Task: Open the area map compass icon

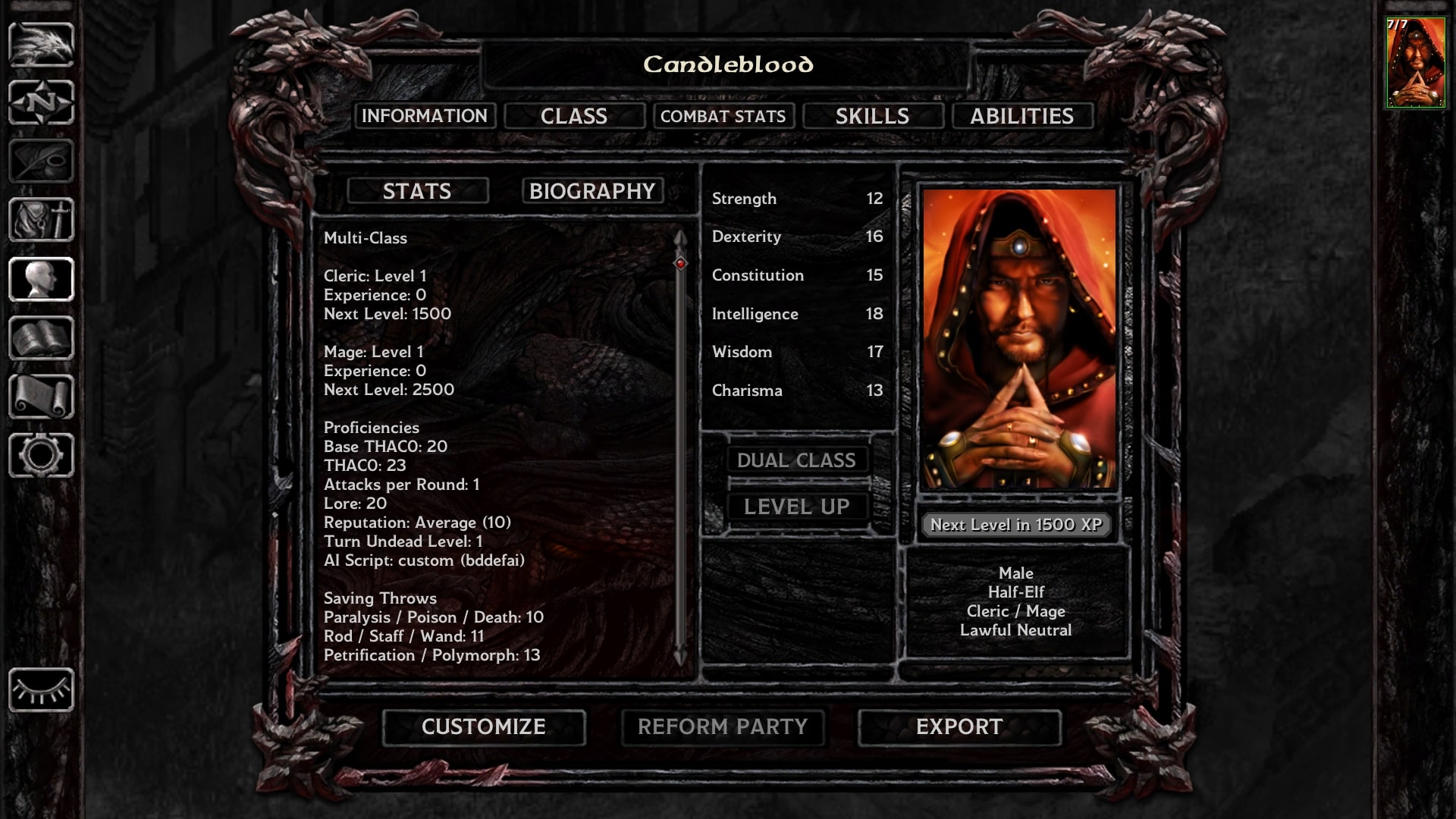Action: click(x=41, y=102)
